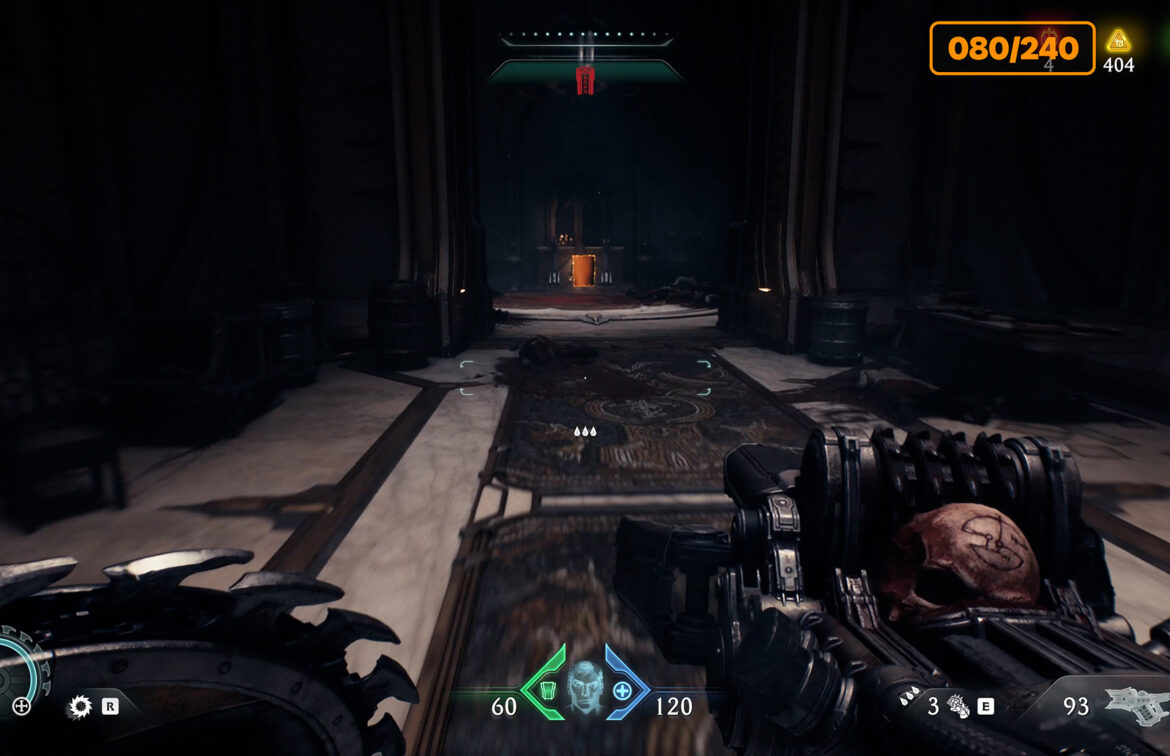This screenshot has width=1170, height=756.
Task: Click the red objective marker on compass
Action: [586, 79]
